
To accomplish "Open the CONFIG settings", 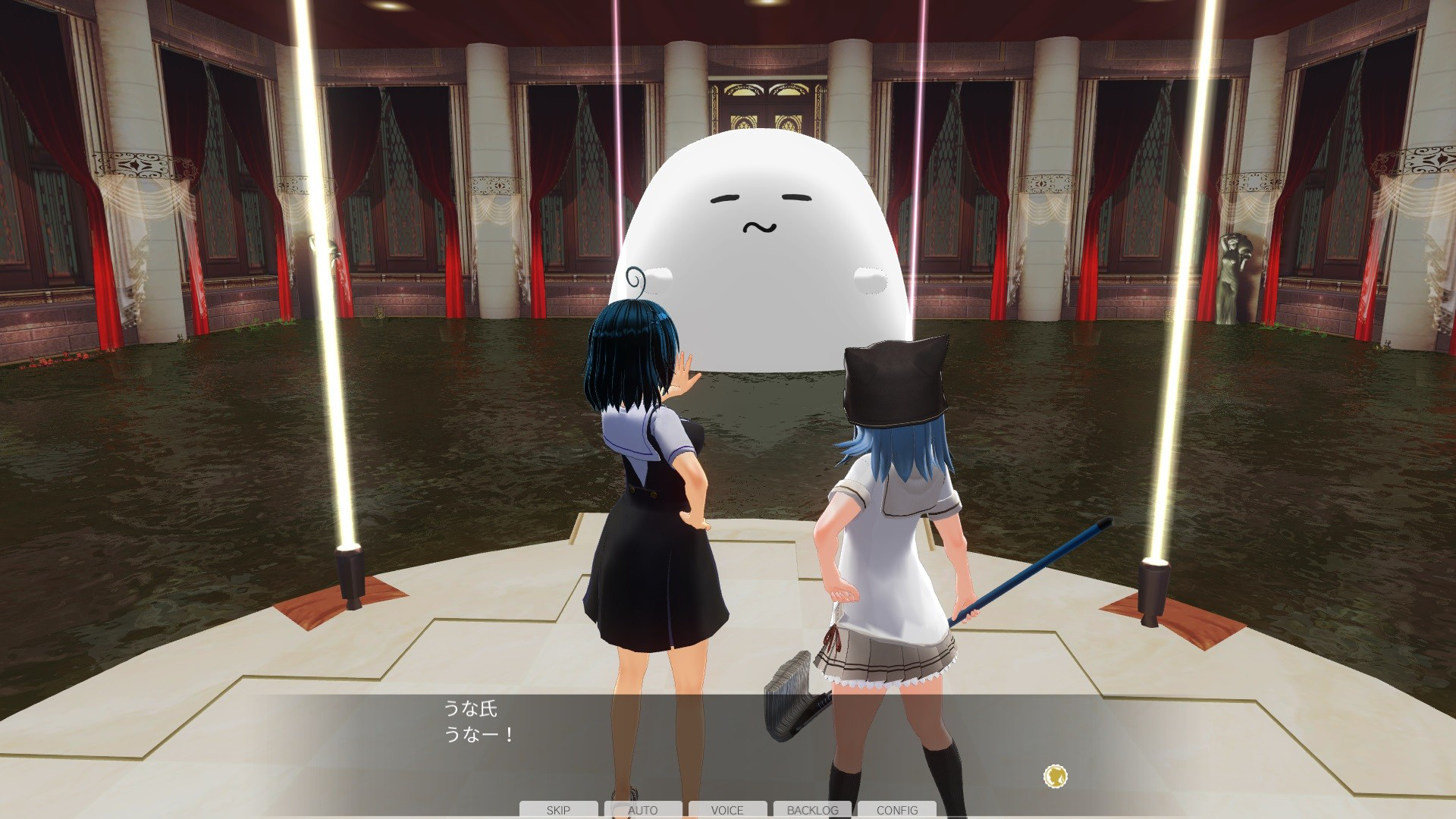I will coord(897,810).
